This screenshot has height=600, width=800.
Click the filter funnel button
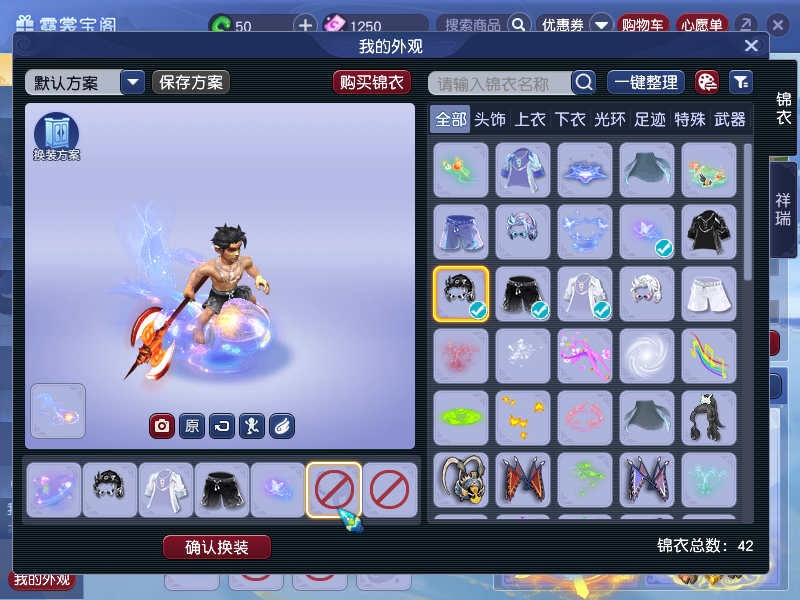coord(741,83)
